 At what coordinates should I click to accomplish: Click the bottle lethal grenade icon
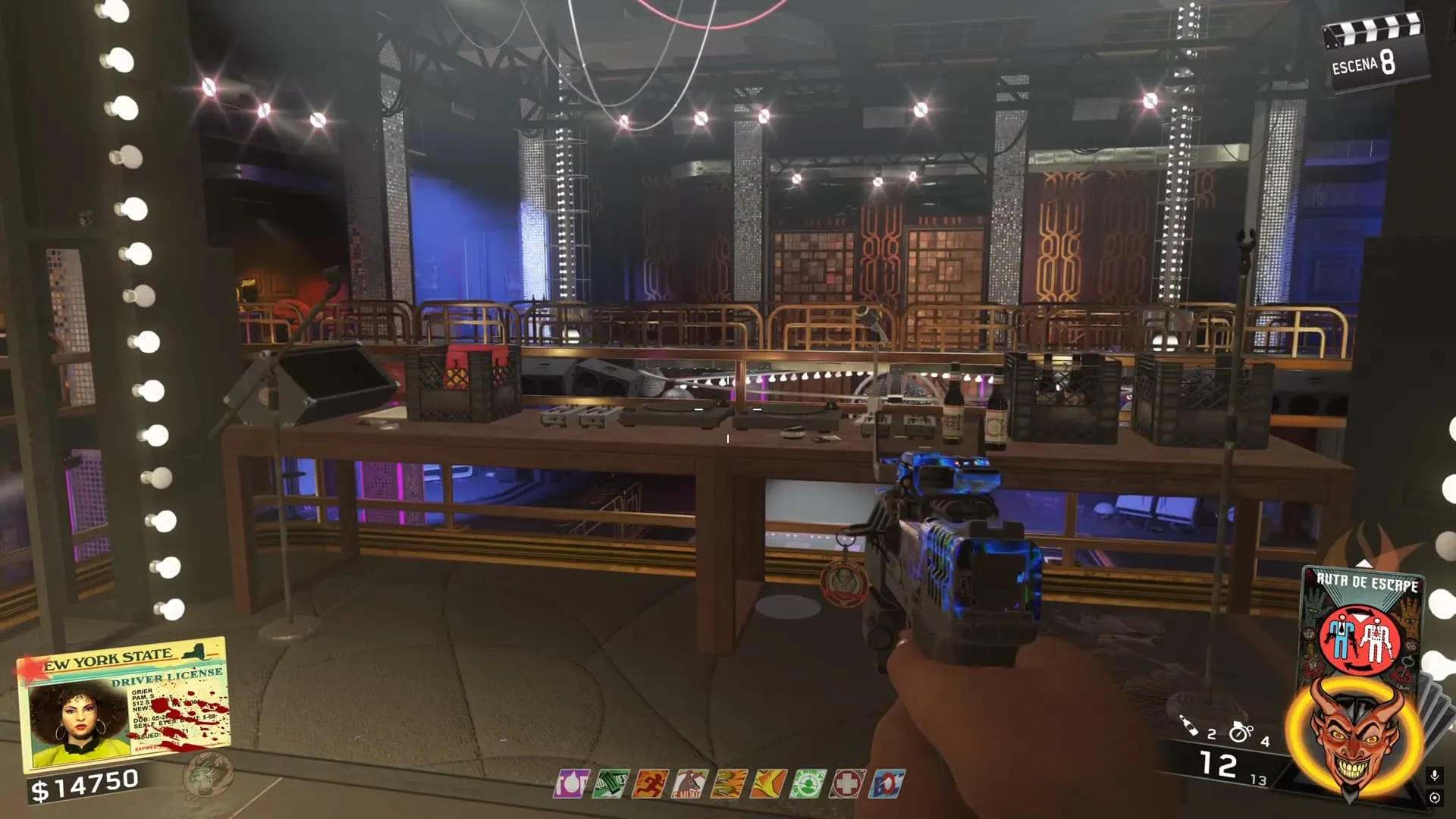(1189, 726)
